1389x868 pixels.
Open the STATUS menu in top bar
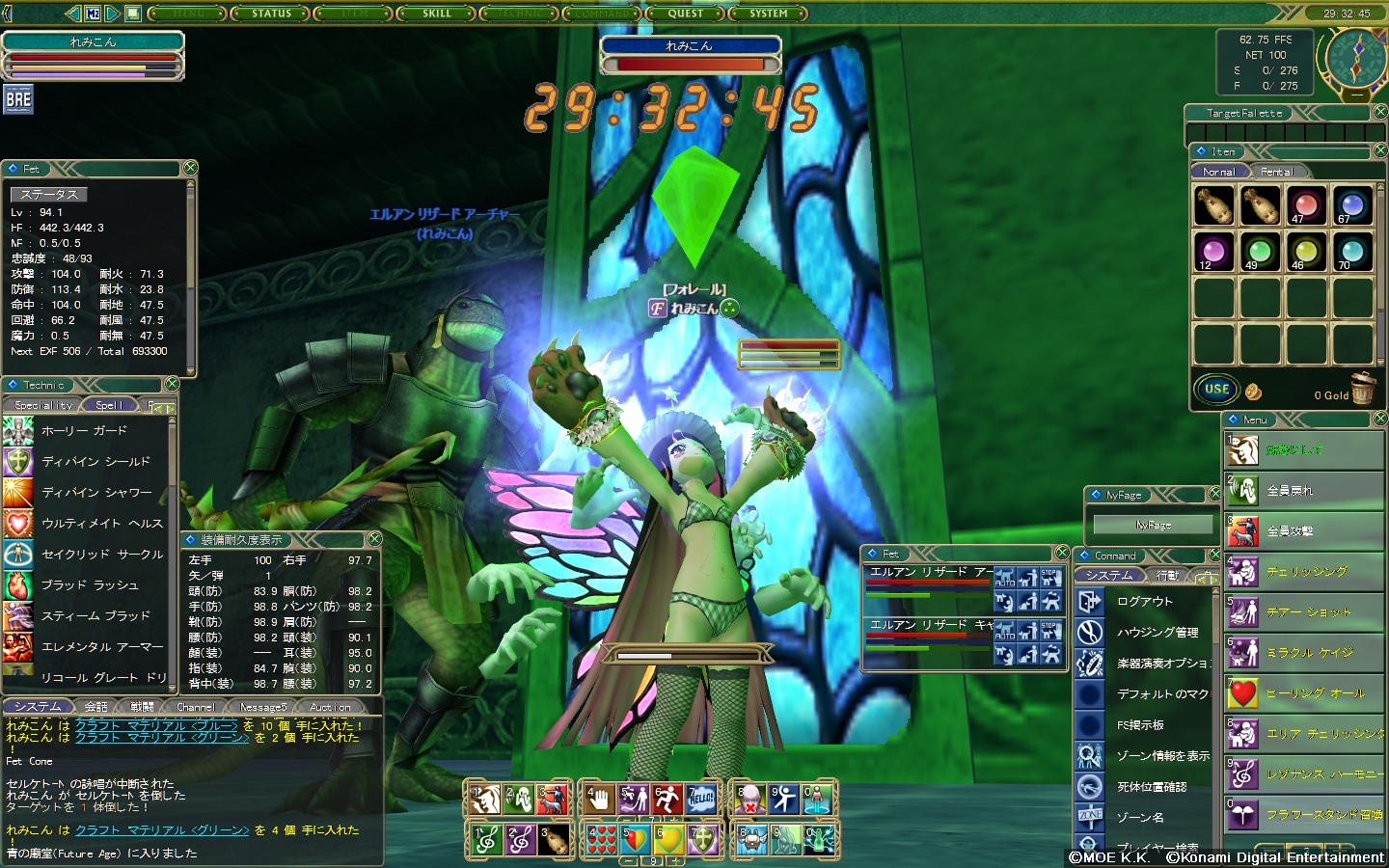tap(271, 14)
